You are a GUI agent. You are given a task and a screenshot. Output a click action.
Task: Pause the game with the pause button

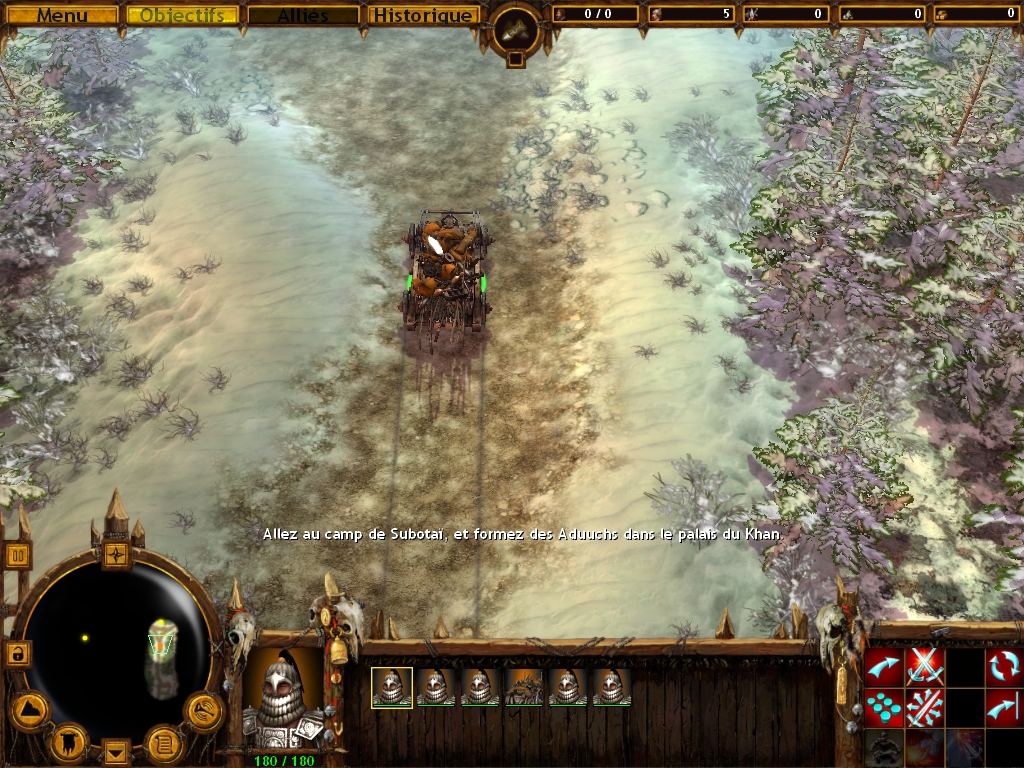(x=17, y=555)
